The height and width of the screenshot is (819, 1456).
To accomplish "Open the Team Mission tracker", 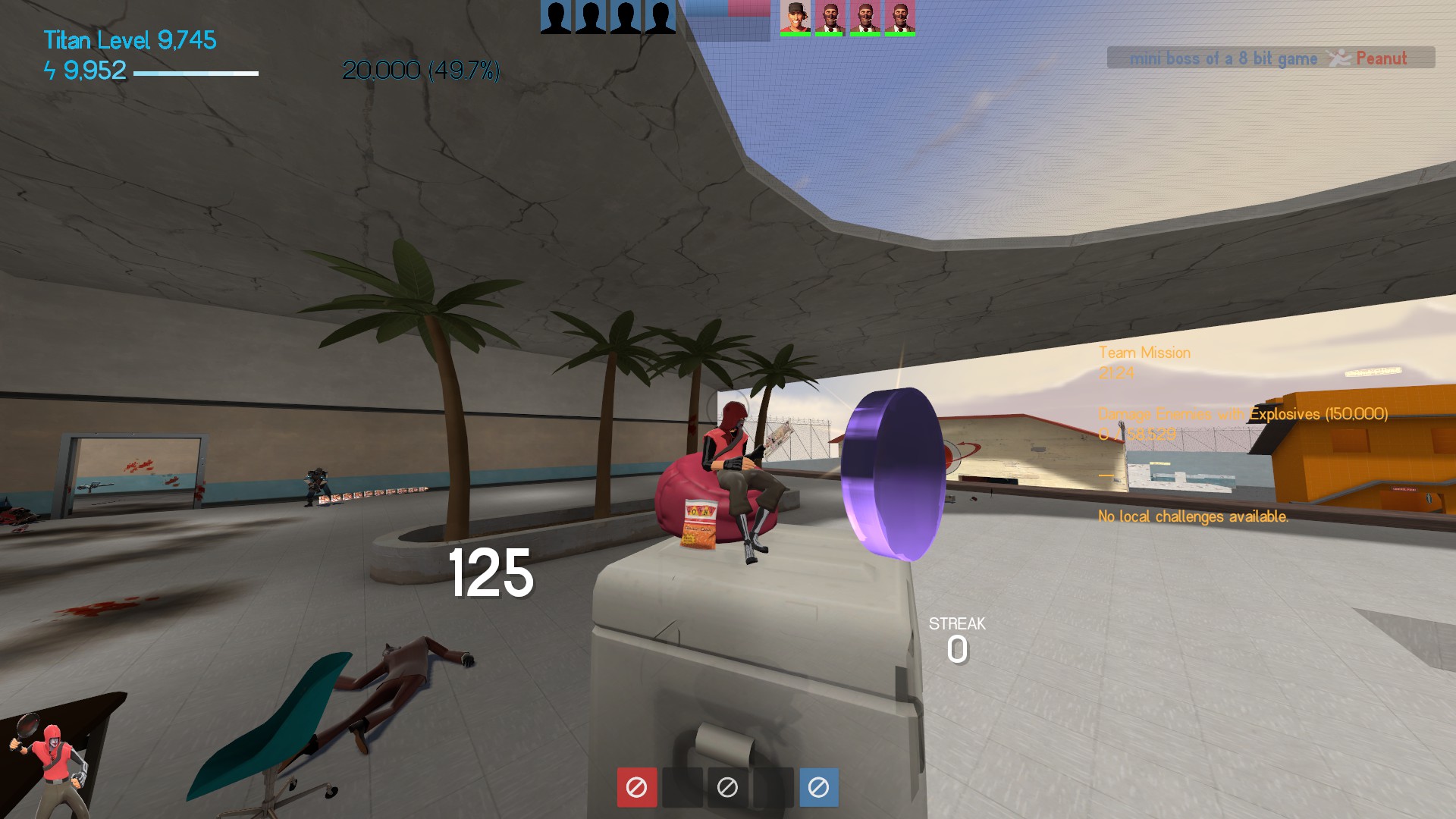I will coord(1144,353).
